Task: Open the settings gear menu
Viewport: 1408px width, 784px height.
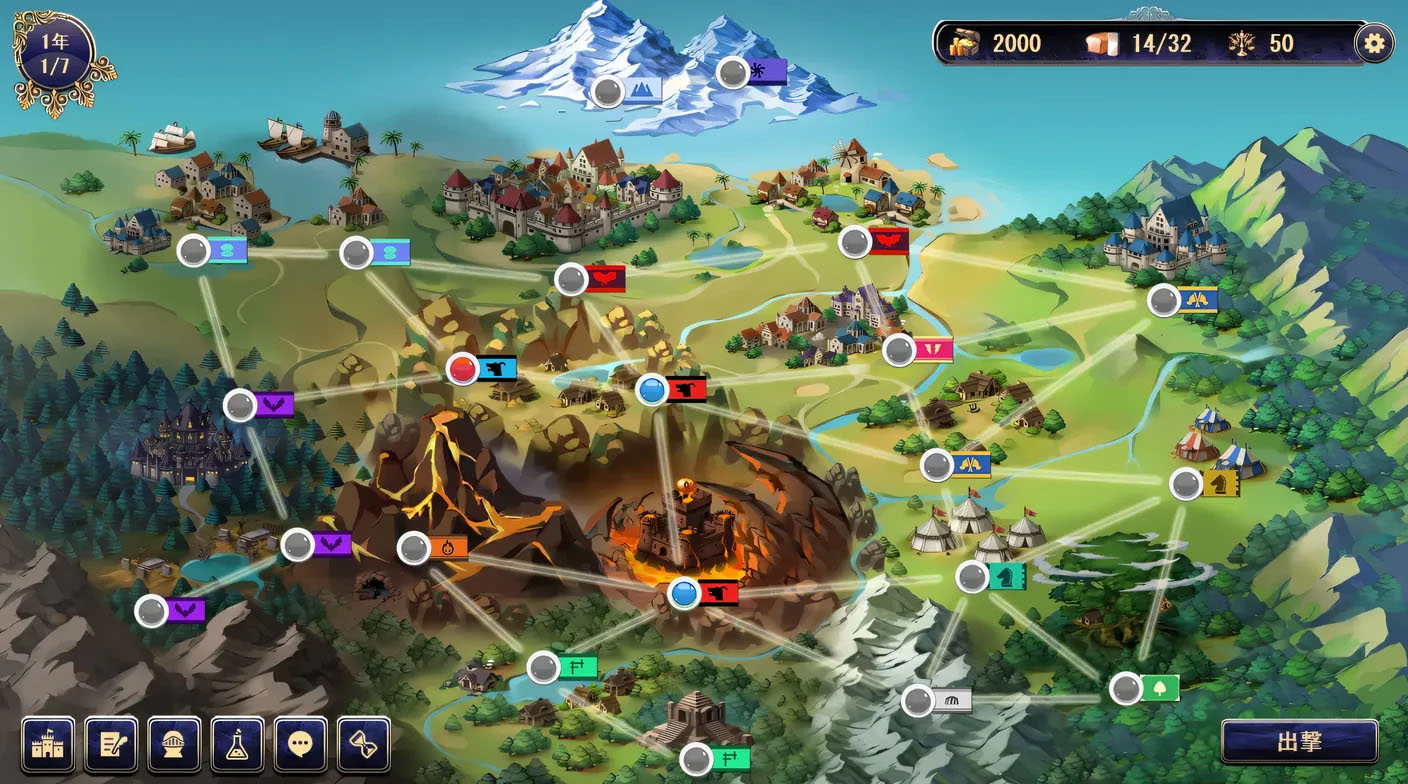Action: 1375,43
